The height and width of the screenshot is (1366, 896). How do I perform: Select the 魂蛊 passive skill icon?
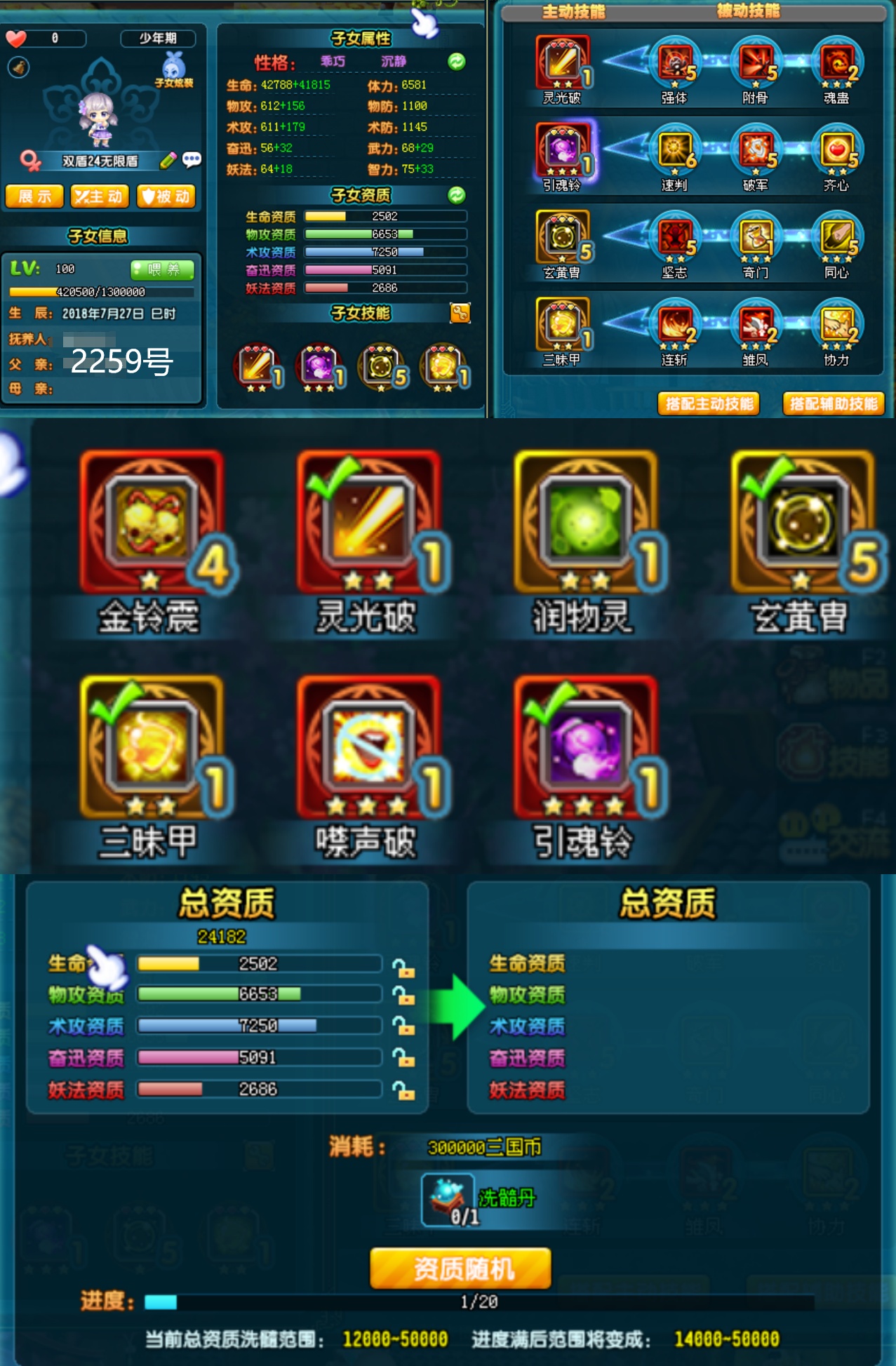point(836,63)
